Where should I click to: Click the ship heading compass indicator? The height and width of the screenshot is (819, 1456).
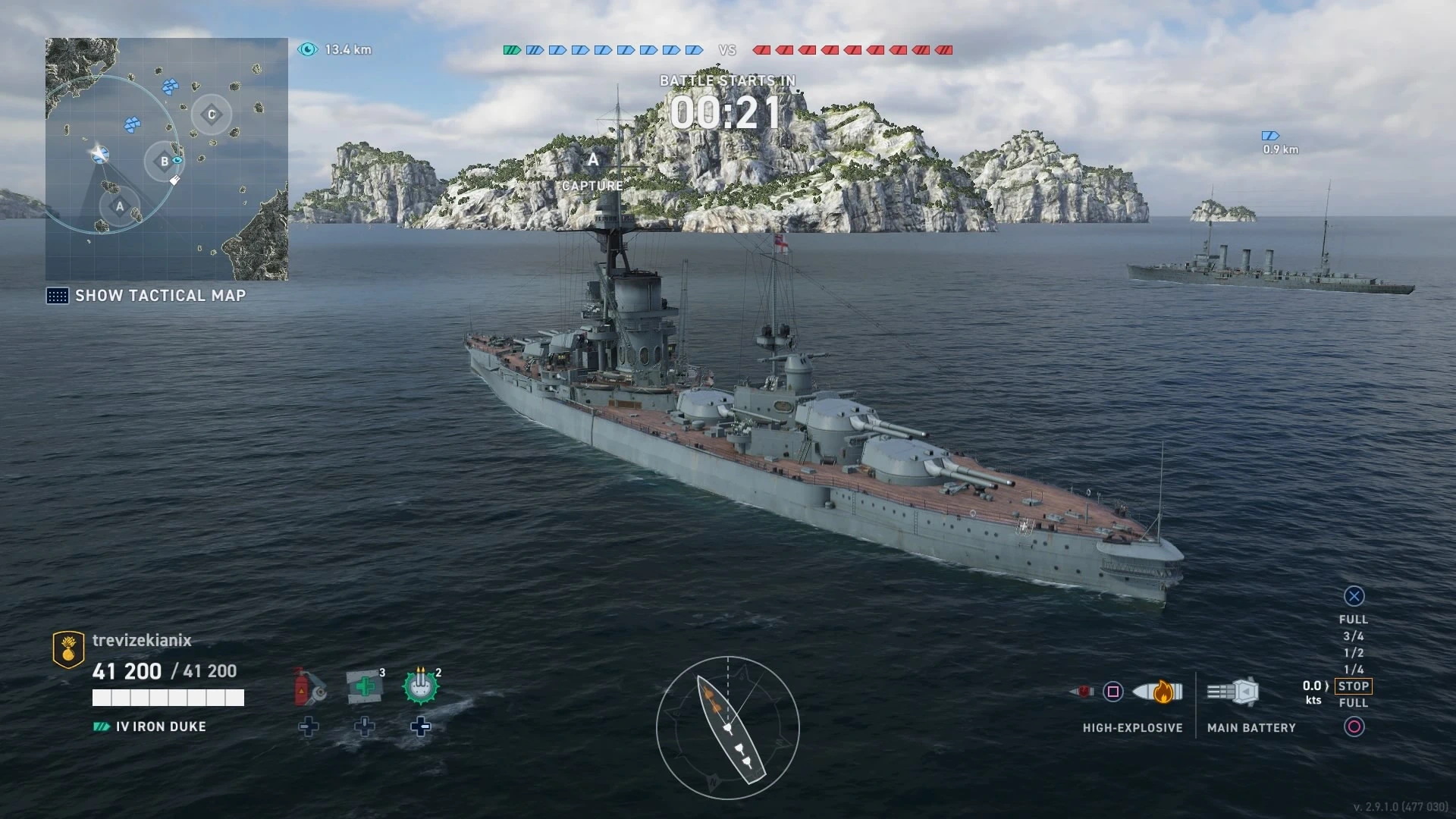tap(728, 728)
